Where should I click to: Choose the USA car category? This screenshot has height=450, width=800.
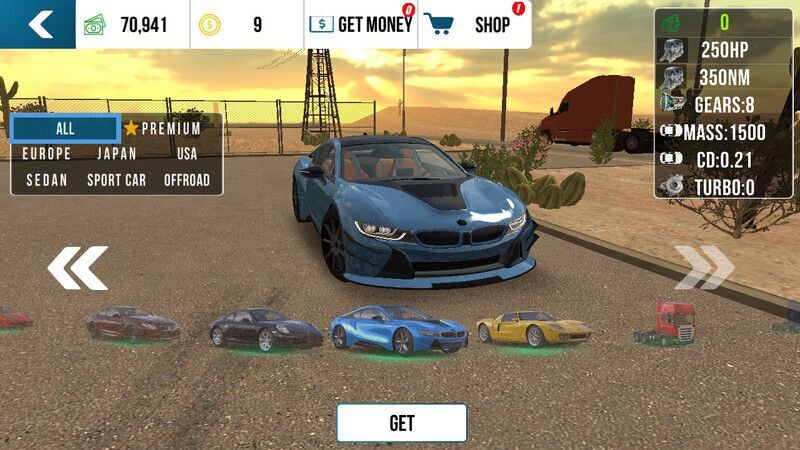click(187, 154)
